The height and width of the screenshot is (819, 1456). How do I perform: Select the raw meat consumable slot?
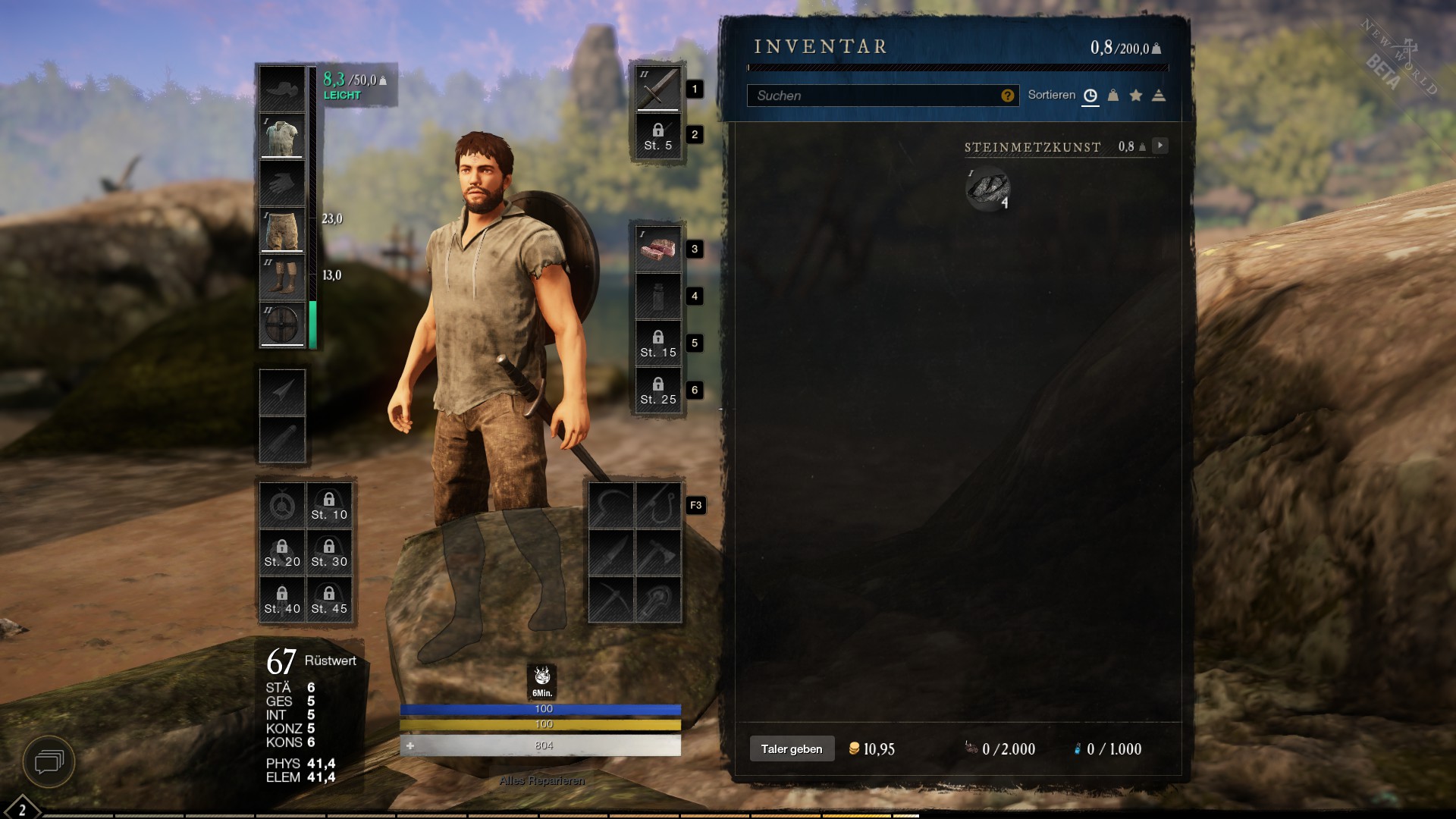[657, 249]
